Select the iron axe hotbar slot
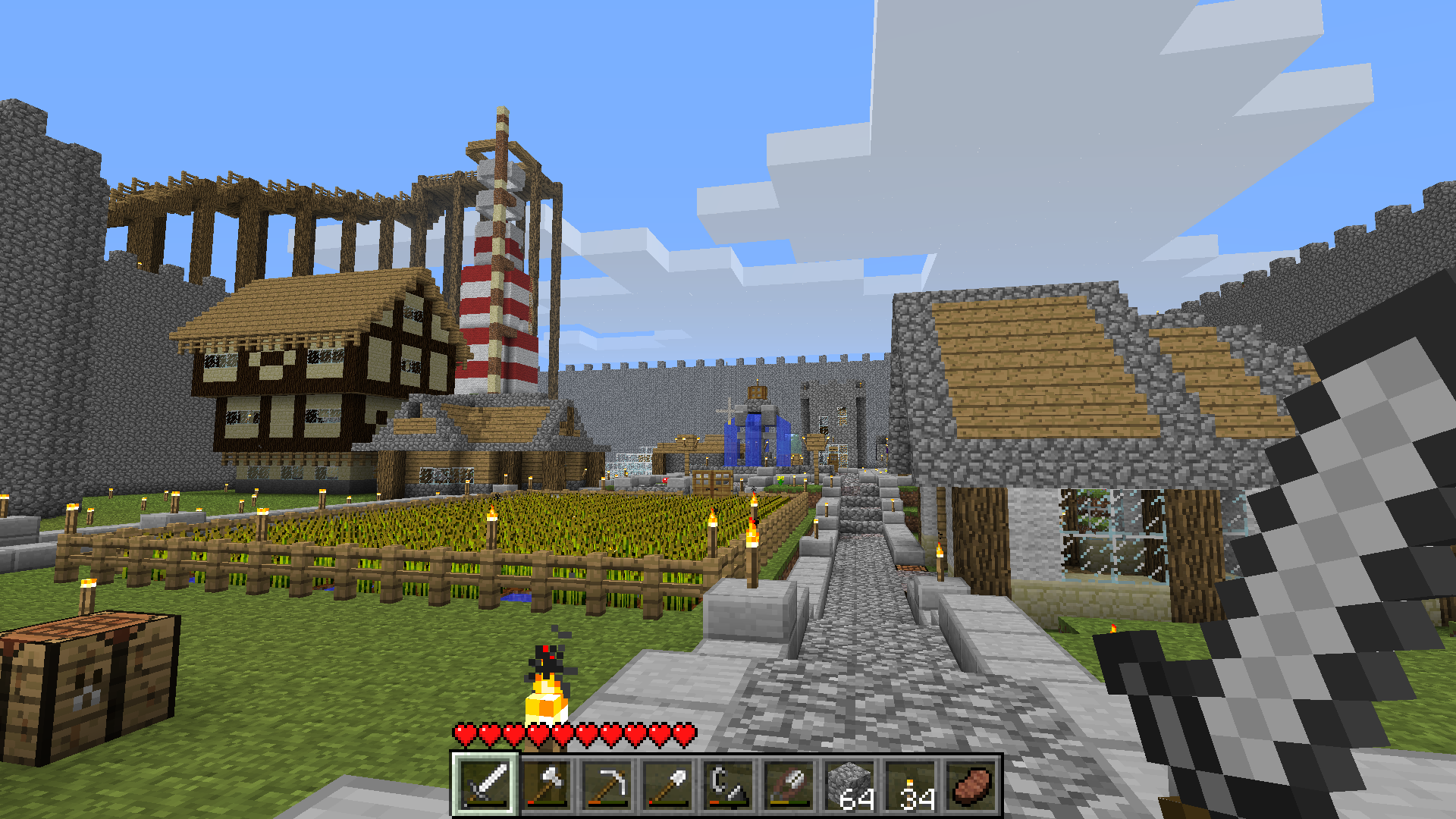This screenshot has height=819, width=1456. coord(546,785)
